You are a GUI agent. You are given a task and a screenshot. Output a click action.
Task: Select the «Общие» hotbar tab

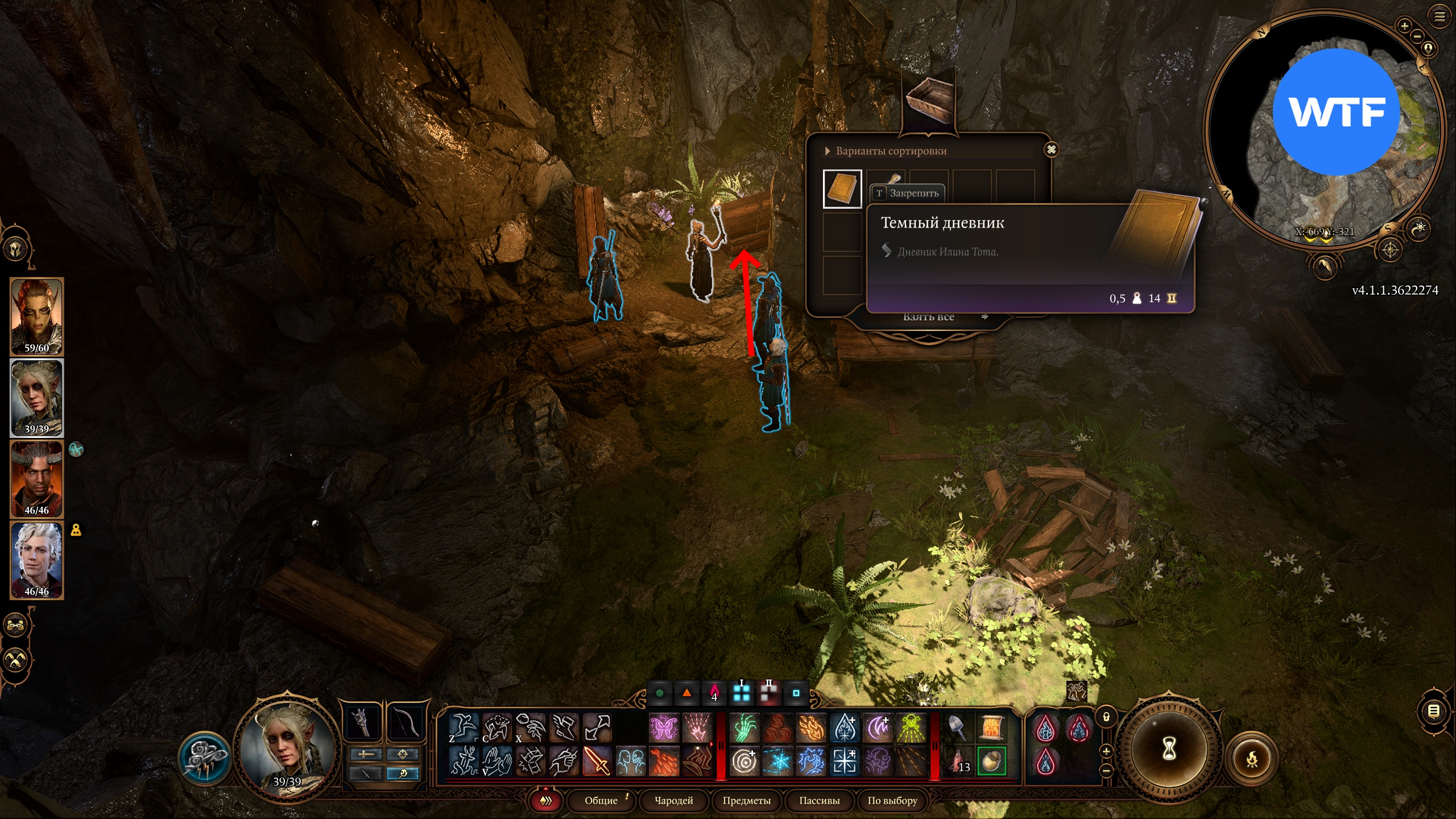click(601, 801)
